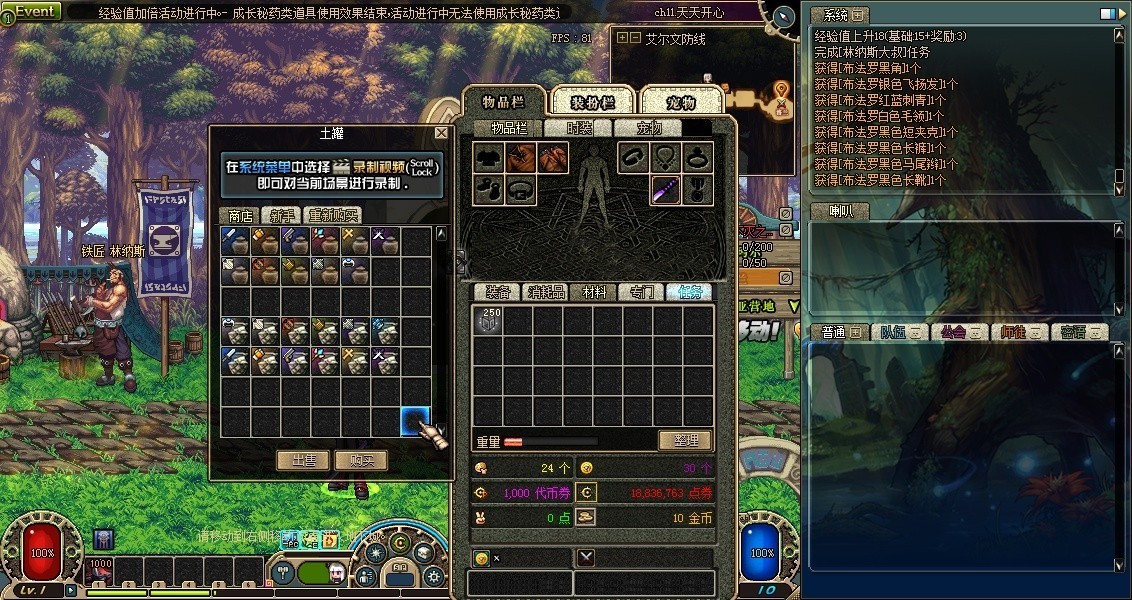Select the quest item stacked 250
1132x600 pixels.
click(x=488, y=320)
